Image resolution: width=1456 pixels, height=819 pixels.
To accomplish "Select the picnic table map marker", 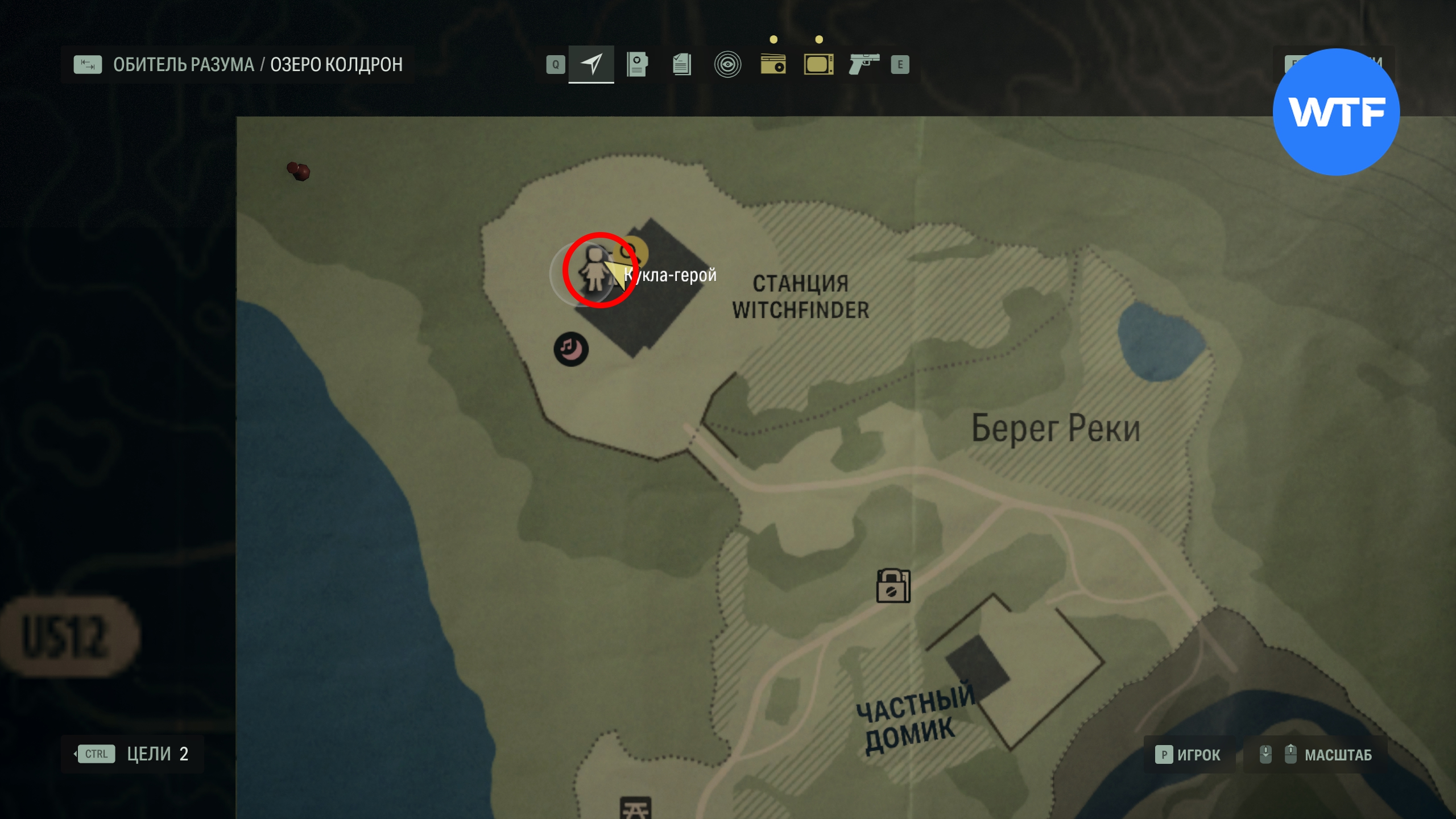I will 635,808.
